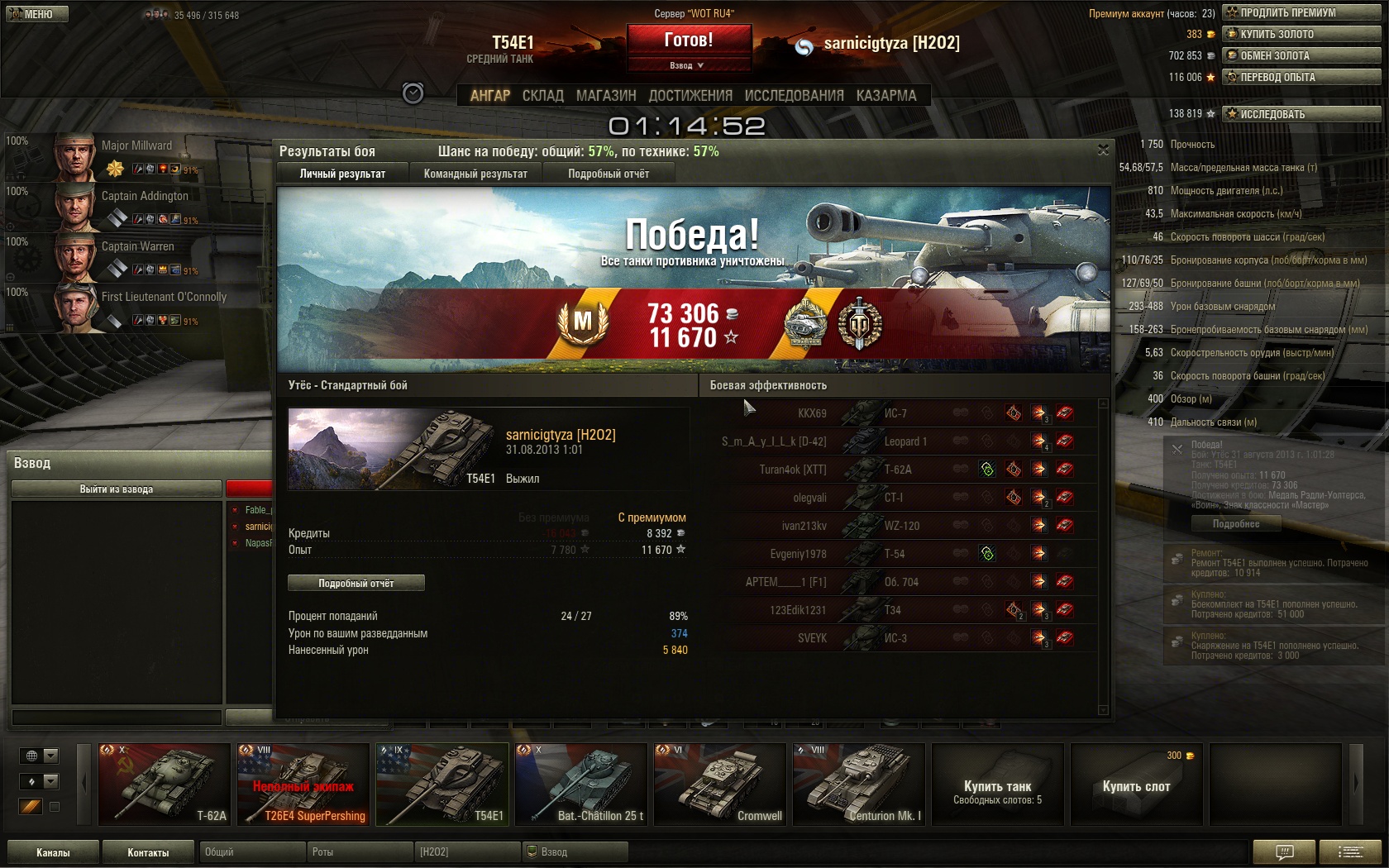Buy a new slot with Купить слот
Image resolution: width=1389 pixels, height=868 pixels.
click(x=1136, y=785)
